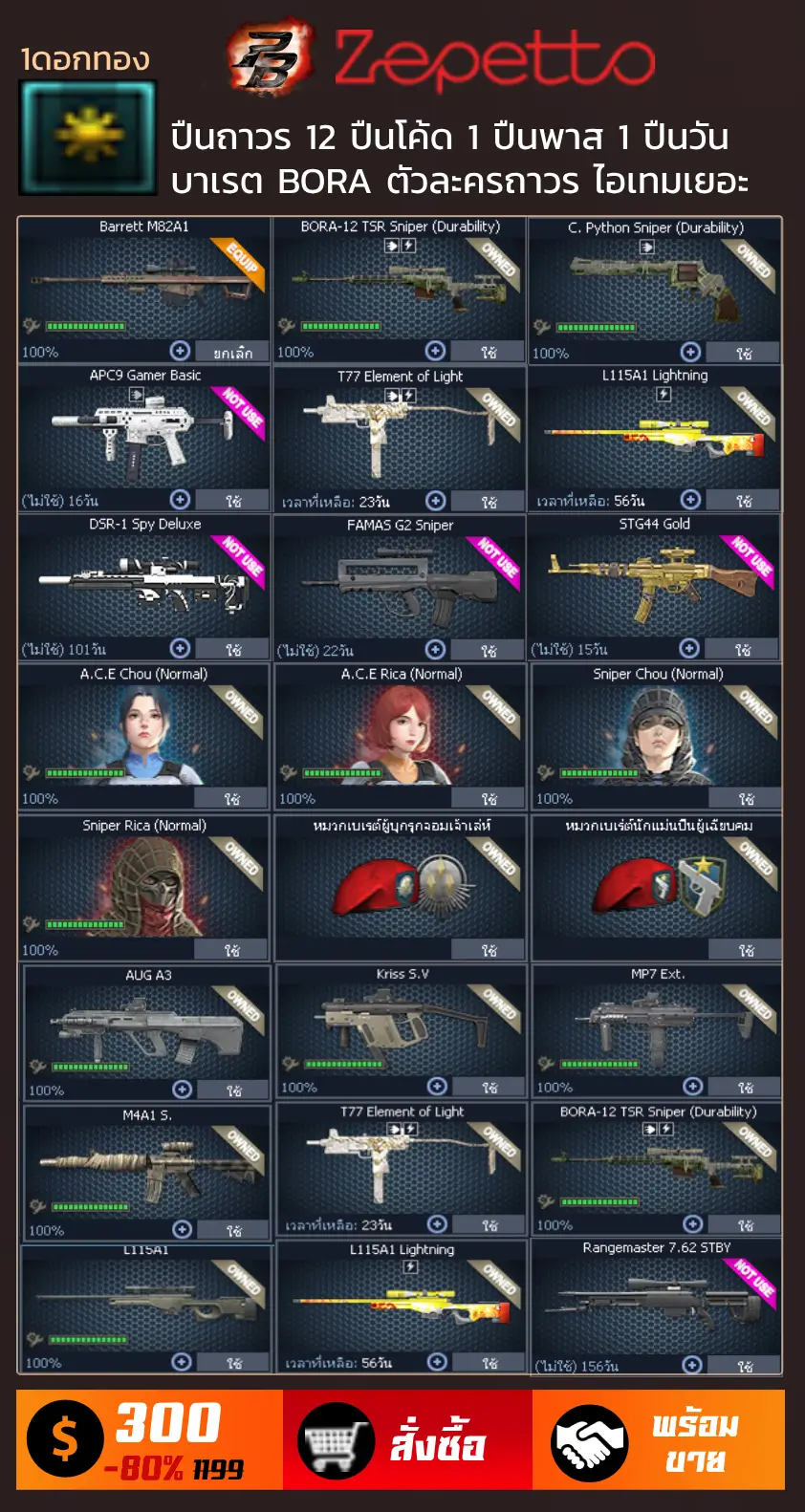Click the ยกเลิก button on Barrett M82A1
Viewport: 805px width, 1512px height.
coord(232,353)
